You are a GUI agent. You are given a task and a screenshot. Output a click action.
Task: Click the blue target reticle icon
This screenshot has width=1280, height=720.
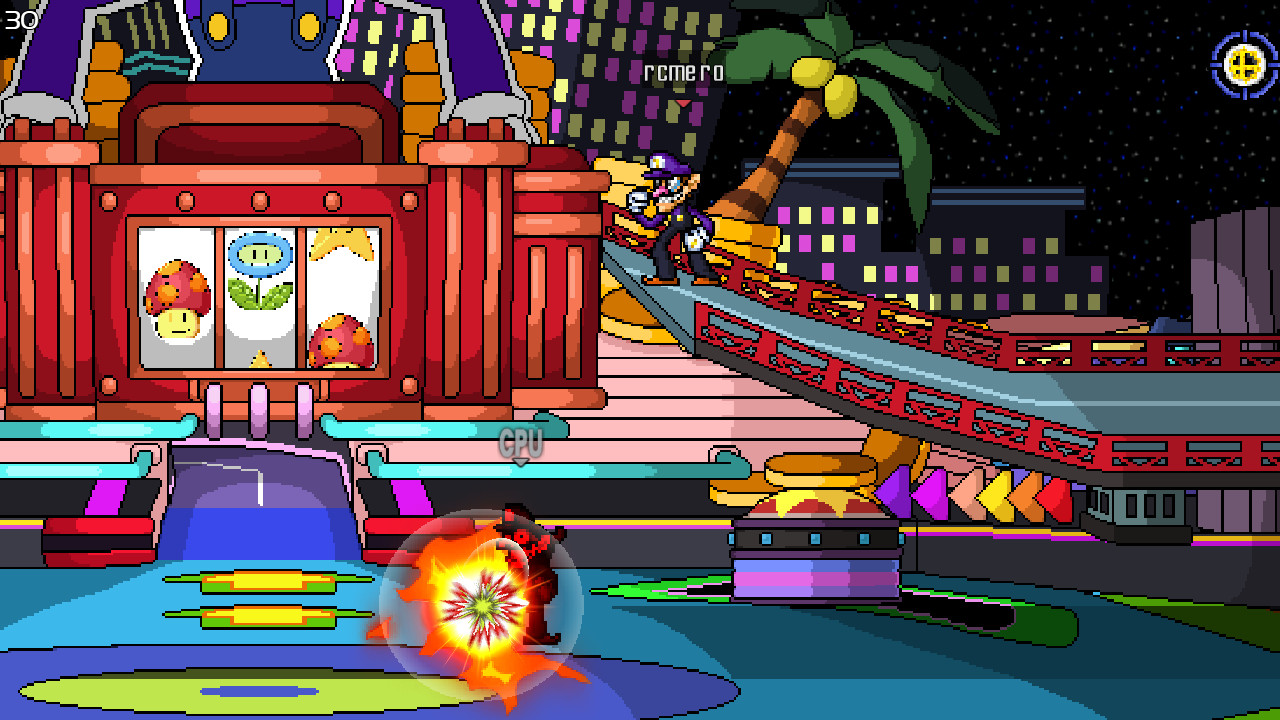(1243, 68)
